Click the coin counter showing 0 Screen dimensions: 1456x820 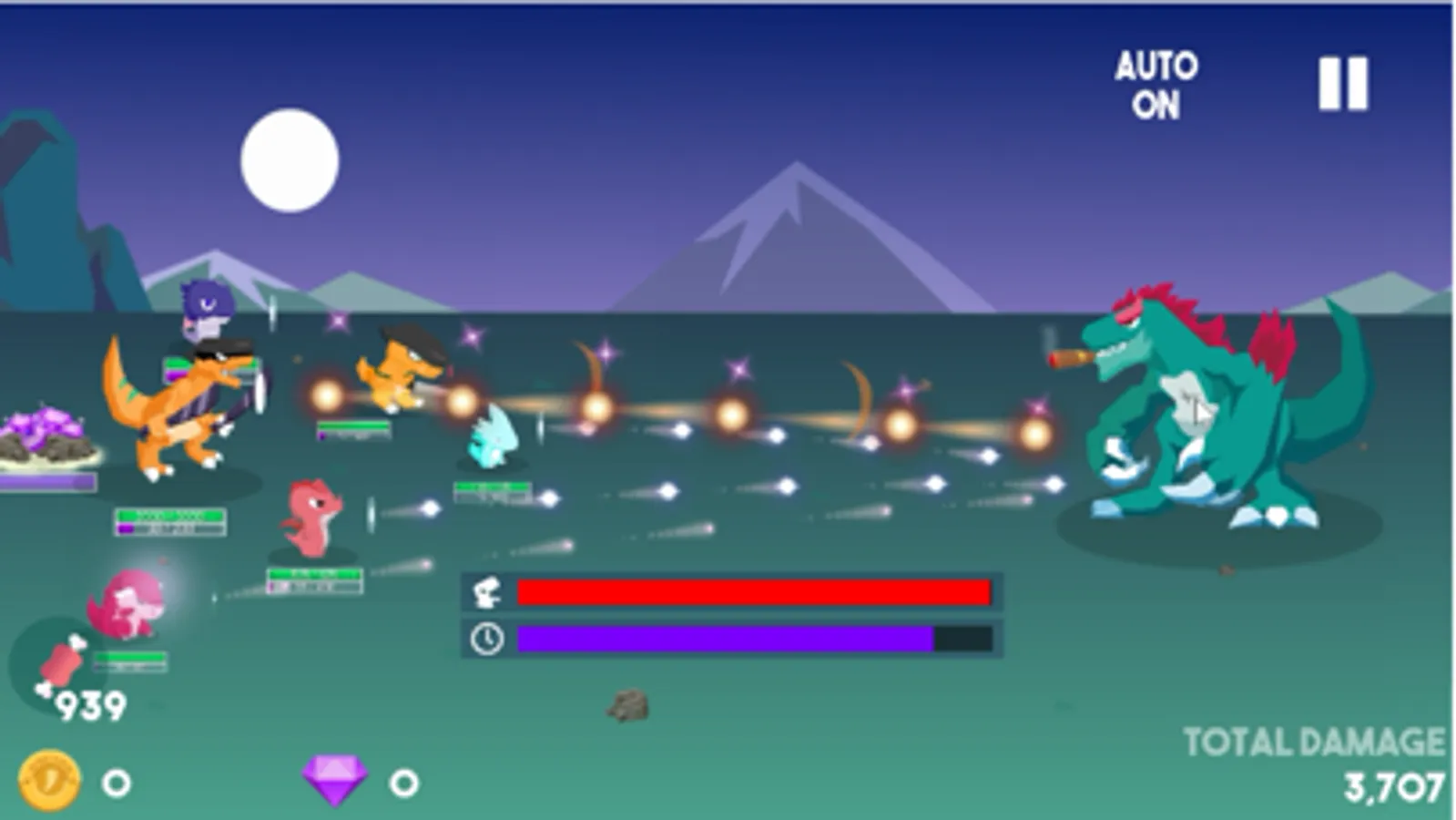[117, 779]
